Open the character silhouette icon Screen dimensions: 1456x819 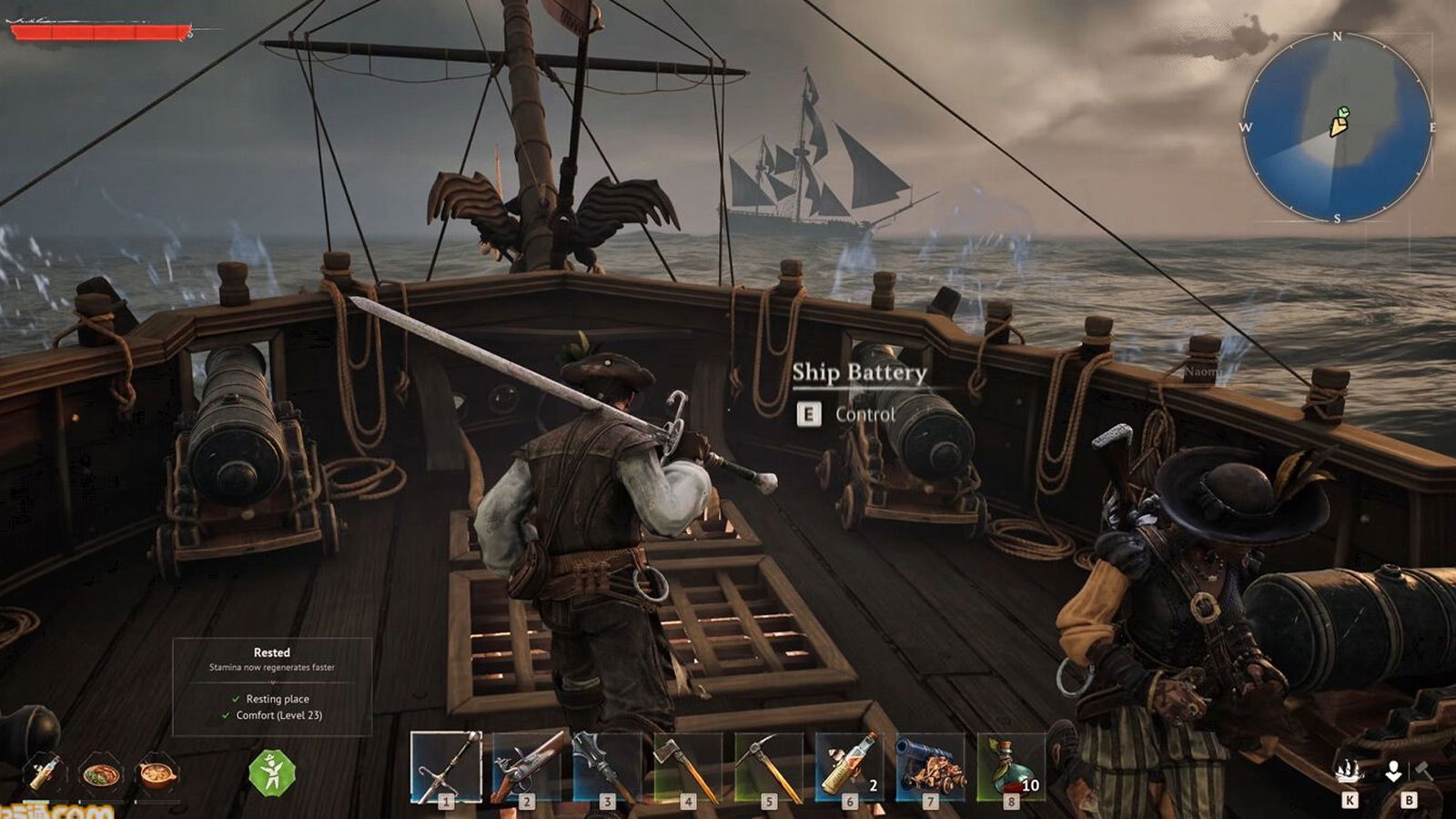(1392, 772)
